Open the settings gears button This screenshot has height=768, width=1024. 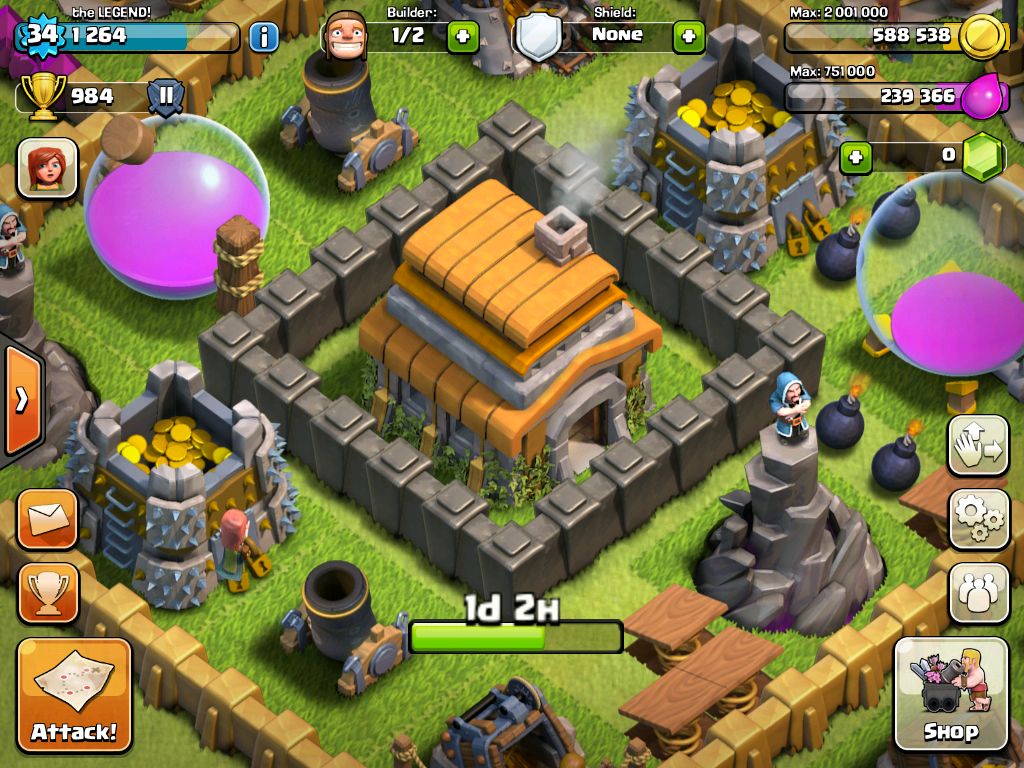click(x=978, y=518)
